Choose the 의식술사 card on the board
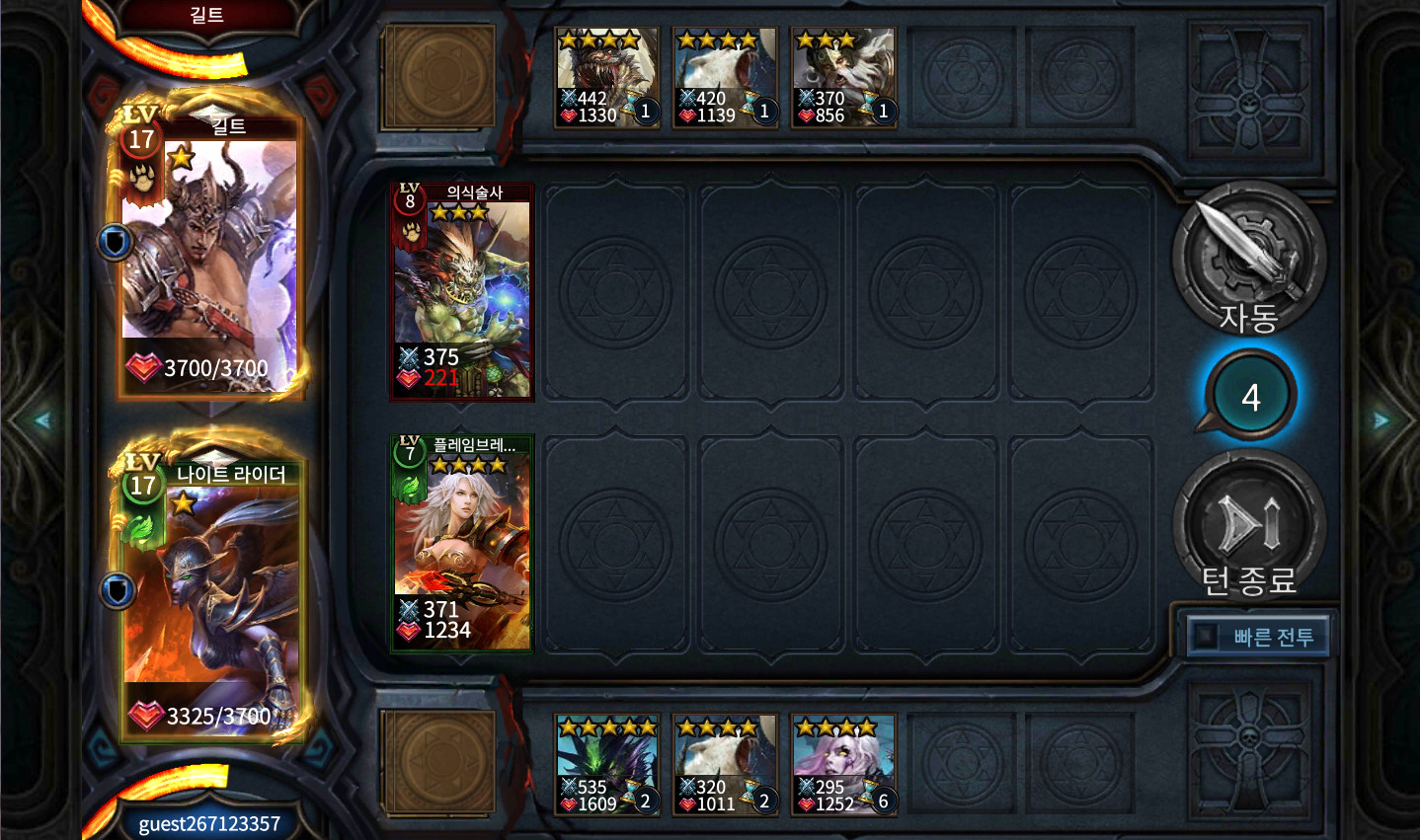 [x=462, y=292]
